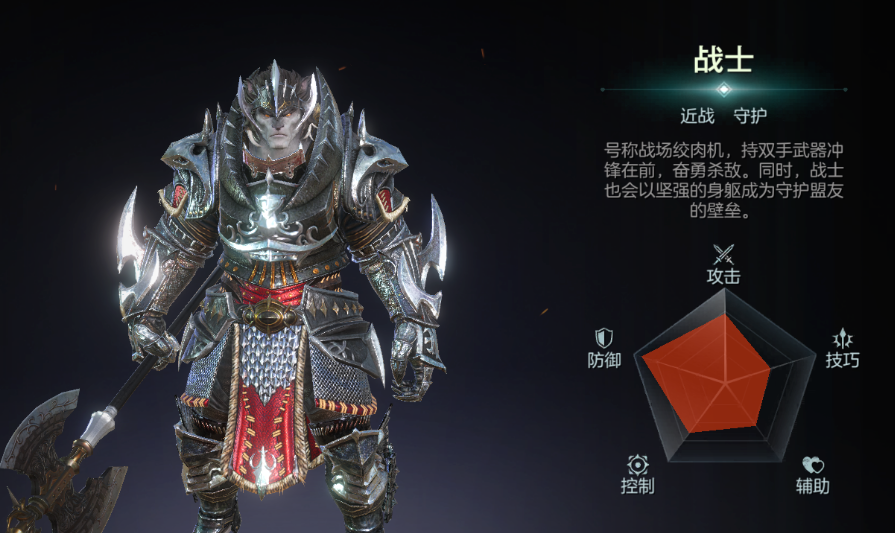Select the 近战 melee tag
Viewport: 895px width, 533px height.
pyautogui.click(x=697, y=116)
